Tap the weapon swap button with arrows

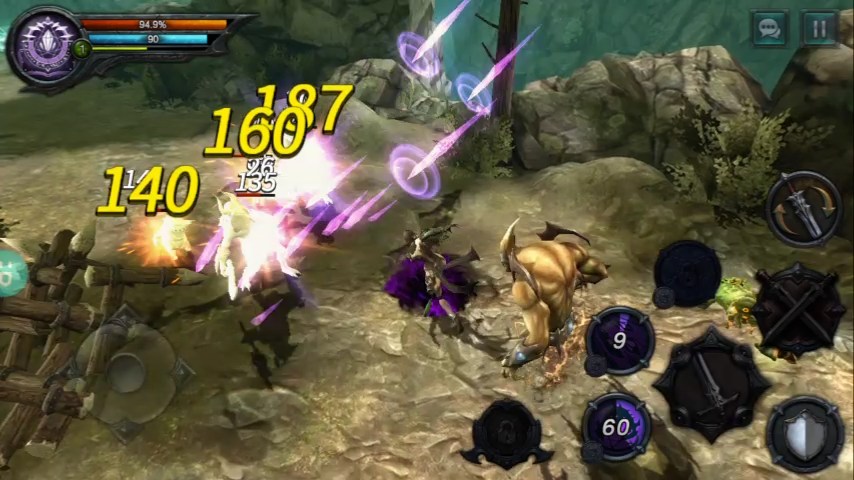(803, 208)
